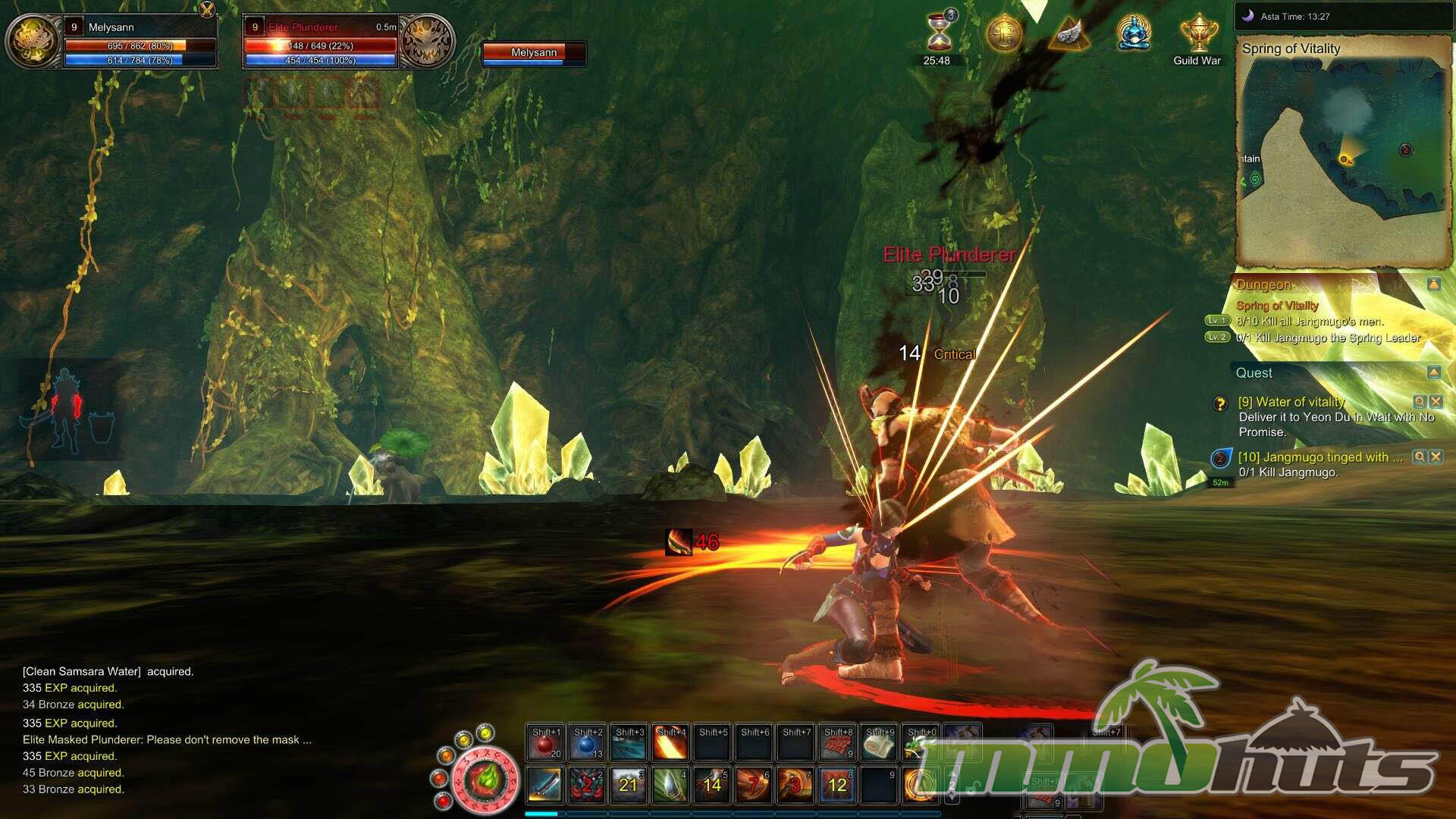Open the golden medallion icon
Screen dimensions: 1456x819
click(1004, 33)
